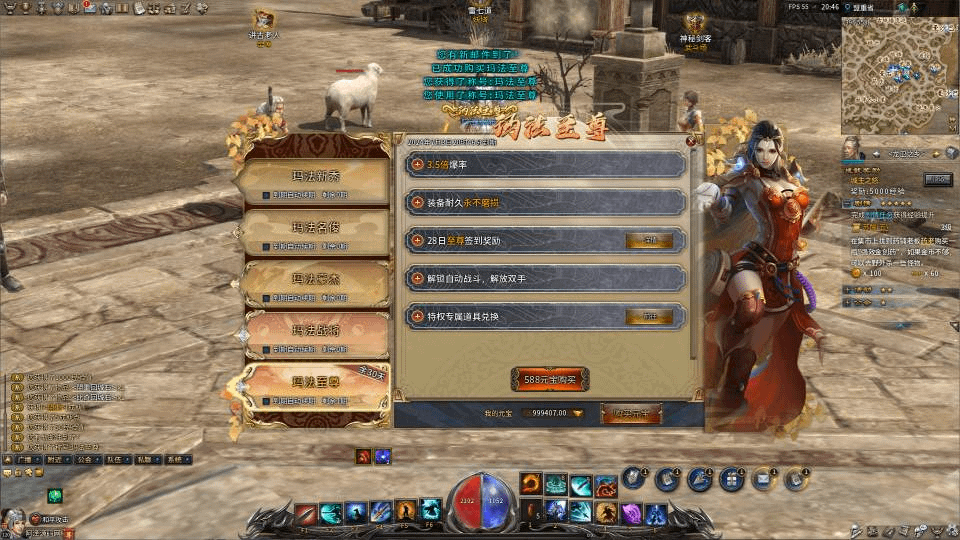Switch to the 公会 chat channel
This screenshot has width=960, height=540.
(84, 460)
